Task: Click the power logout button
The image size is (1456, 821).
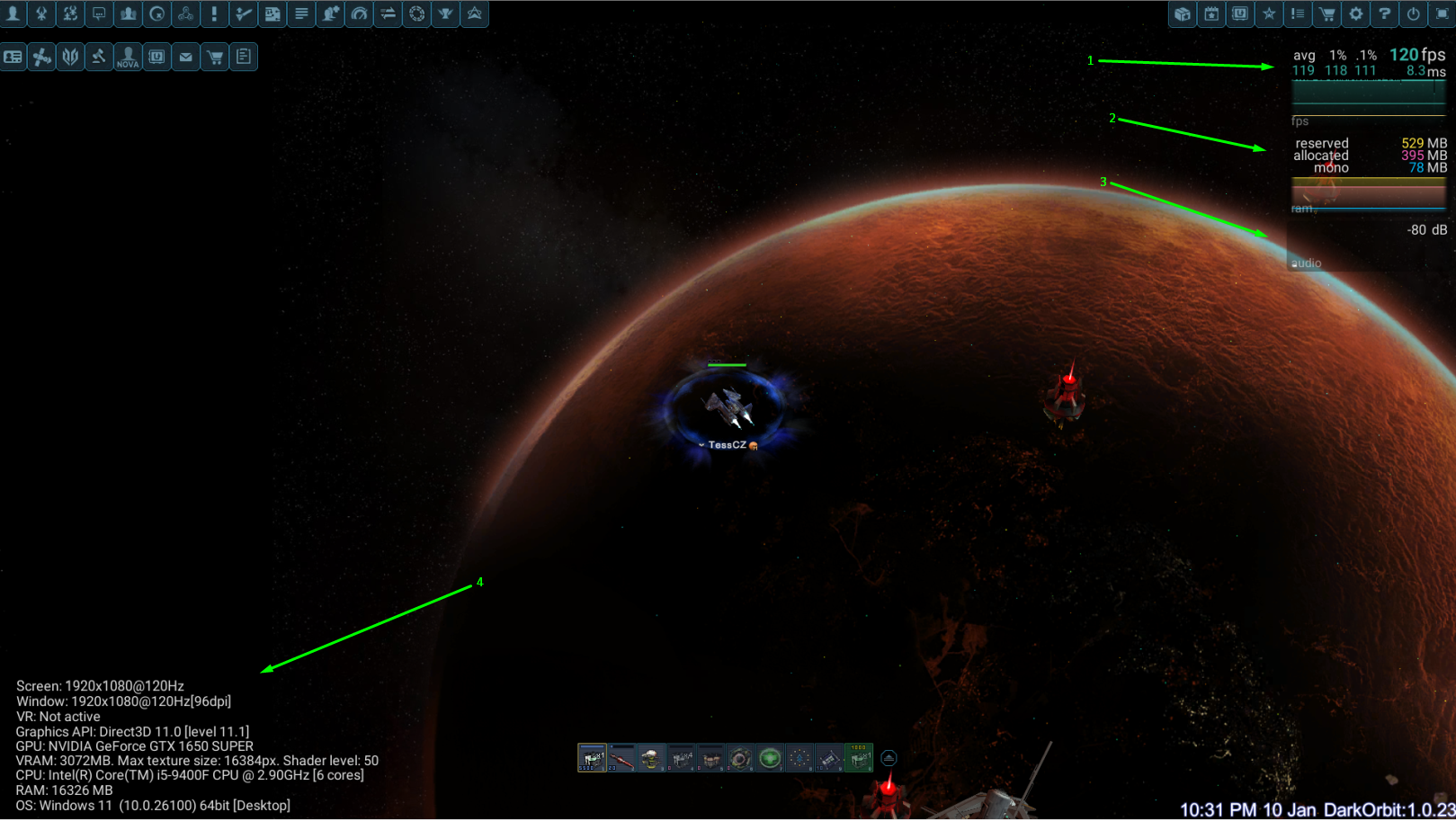Action: 1413,13
